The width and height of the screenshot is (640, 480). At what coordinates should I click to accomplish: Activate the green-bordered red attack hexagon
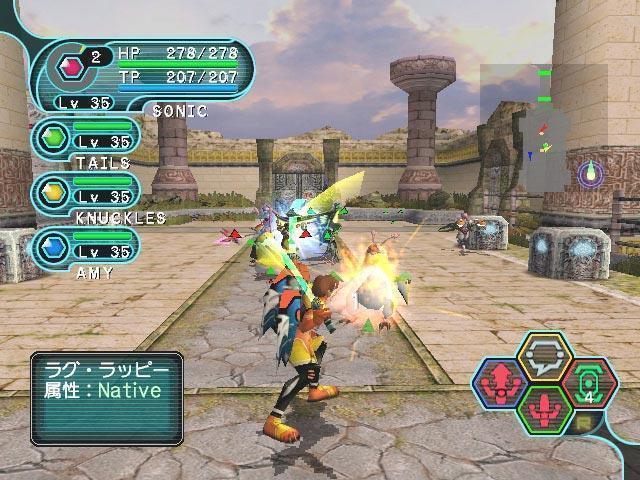pos(544,410)
